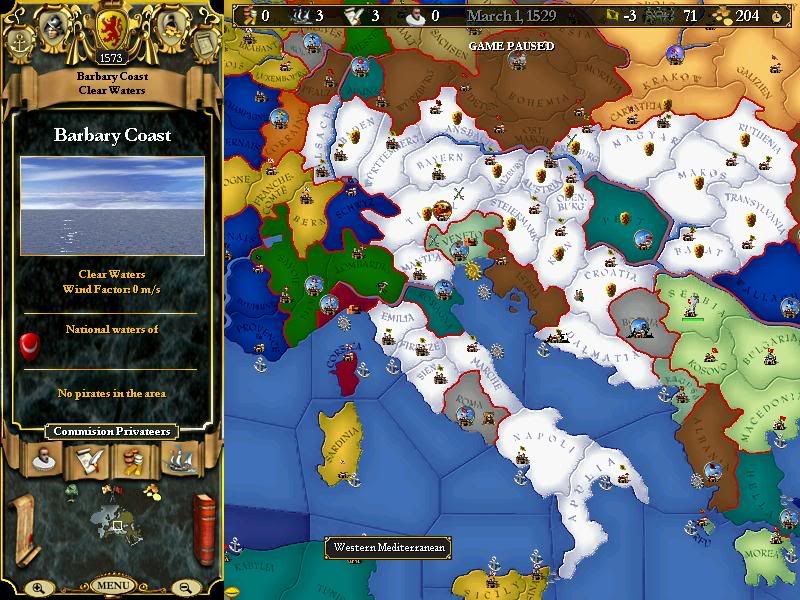Commission Privateers button
Viewport: 800px width, 600px height.
click(111, 432)
